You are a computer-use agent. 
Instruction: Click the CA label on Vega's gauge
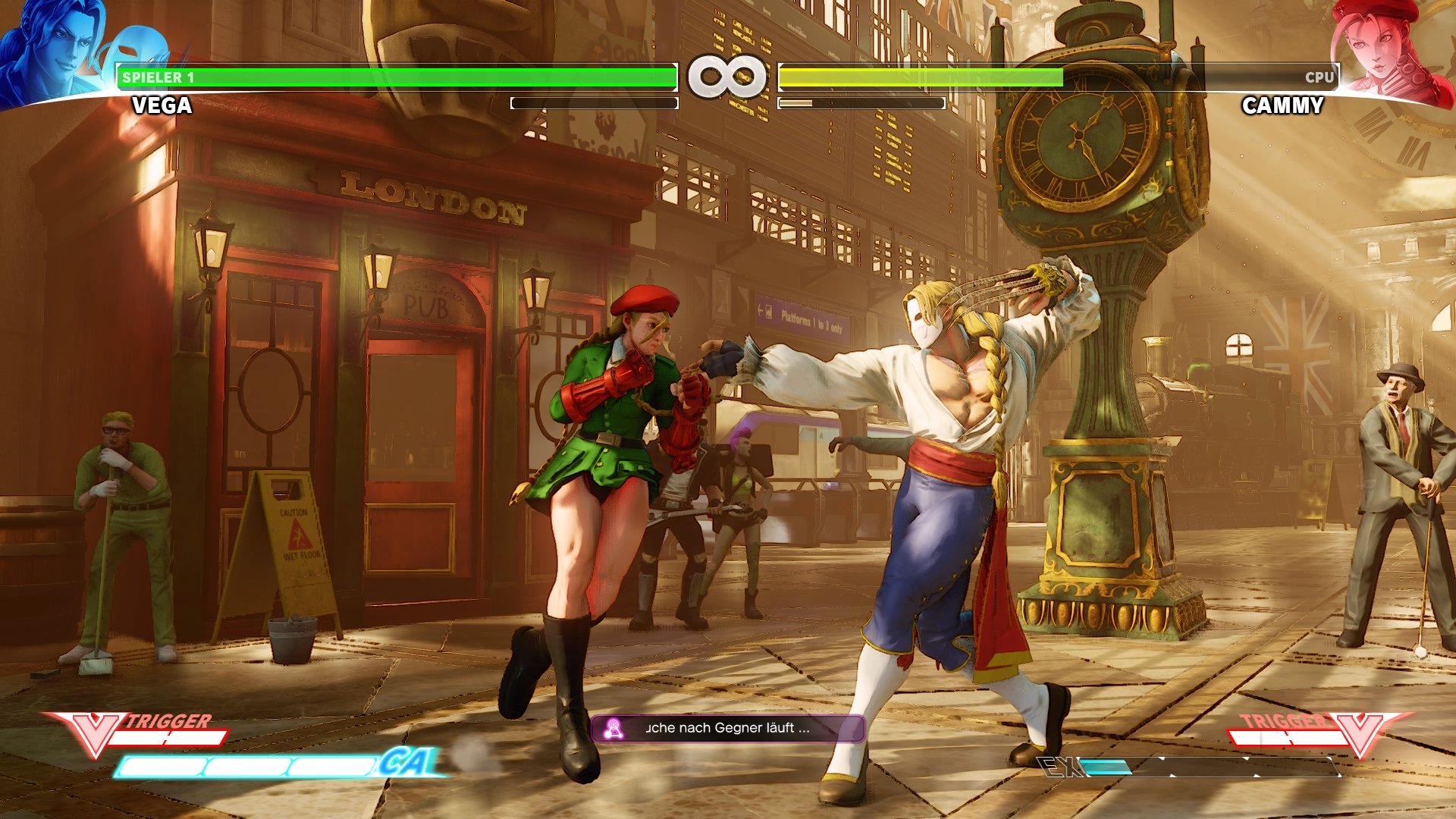pos(410,761)
